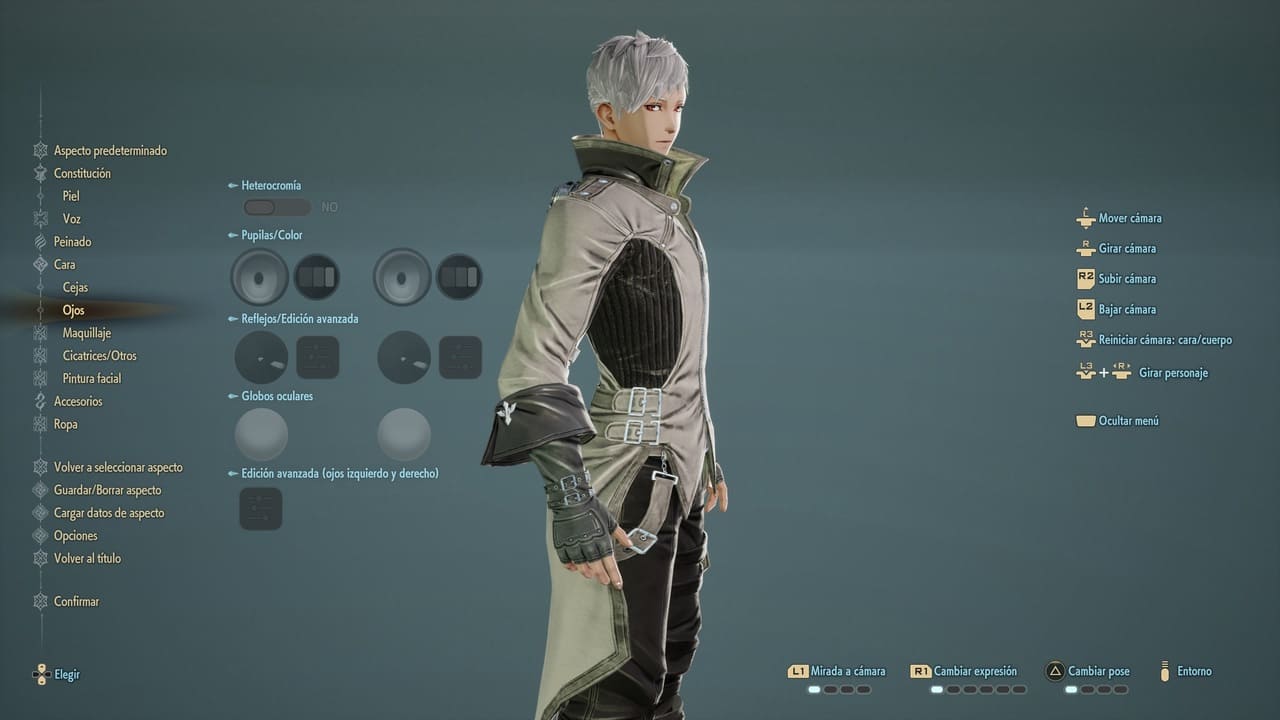Open Cargar datos de aspecto

[109, 514]
